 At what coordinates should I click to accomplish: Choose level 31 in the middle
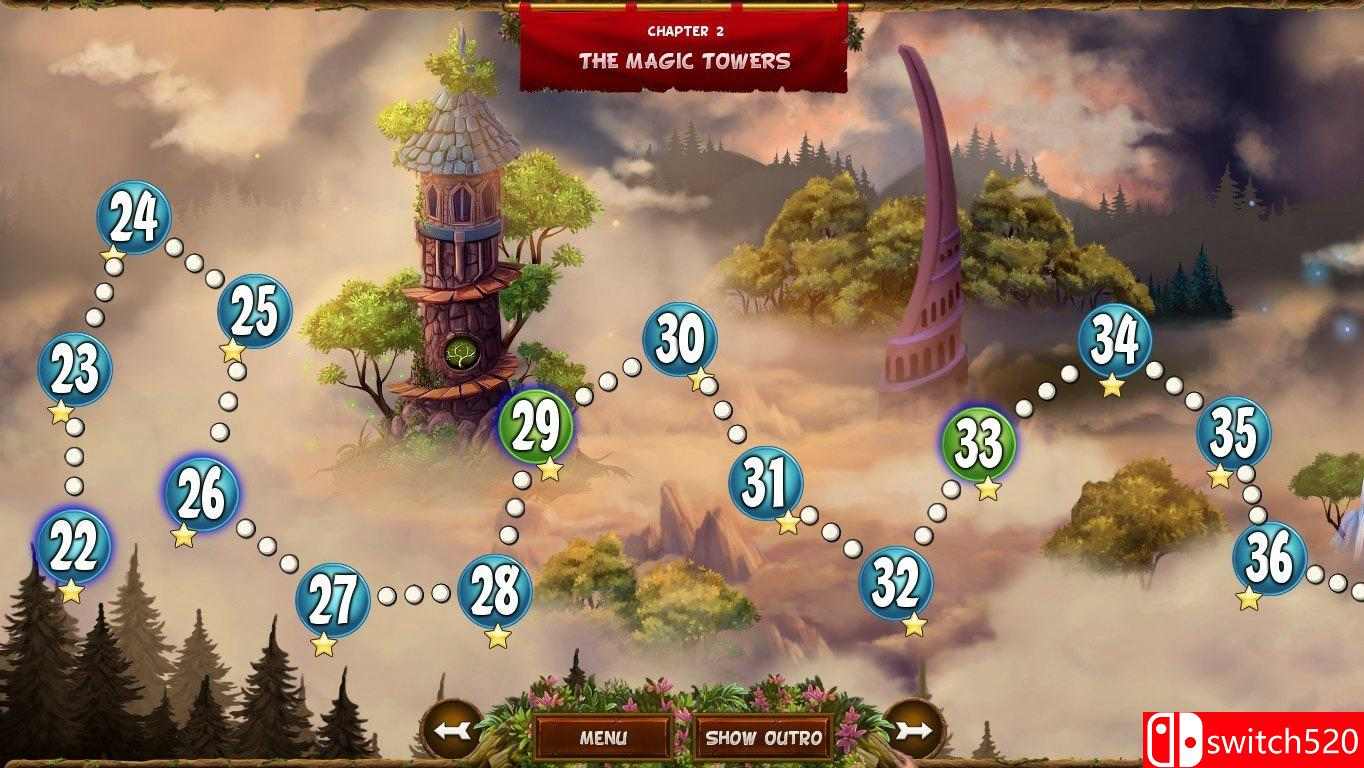[765, 485]
